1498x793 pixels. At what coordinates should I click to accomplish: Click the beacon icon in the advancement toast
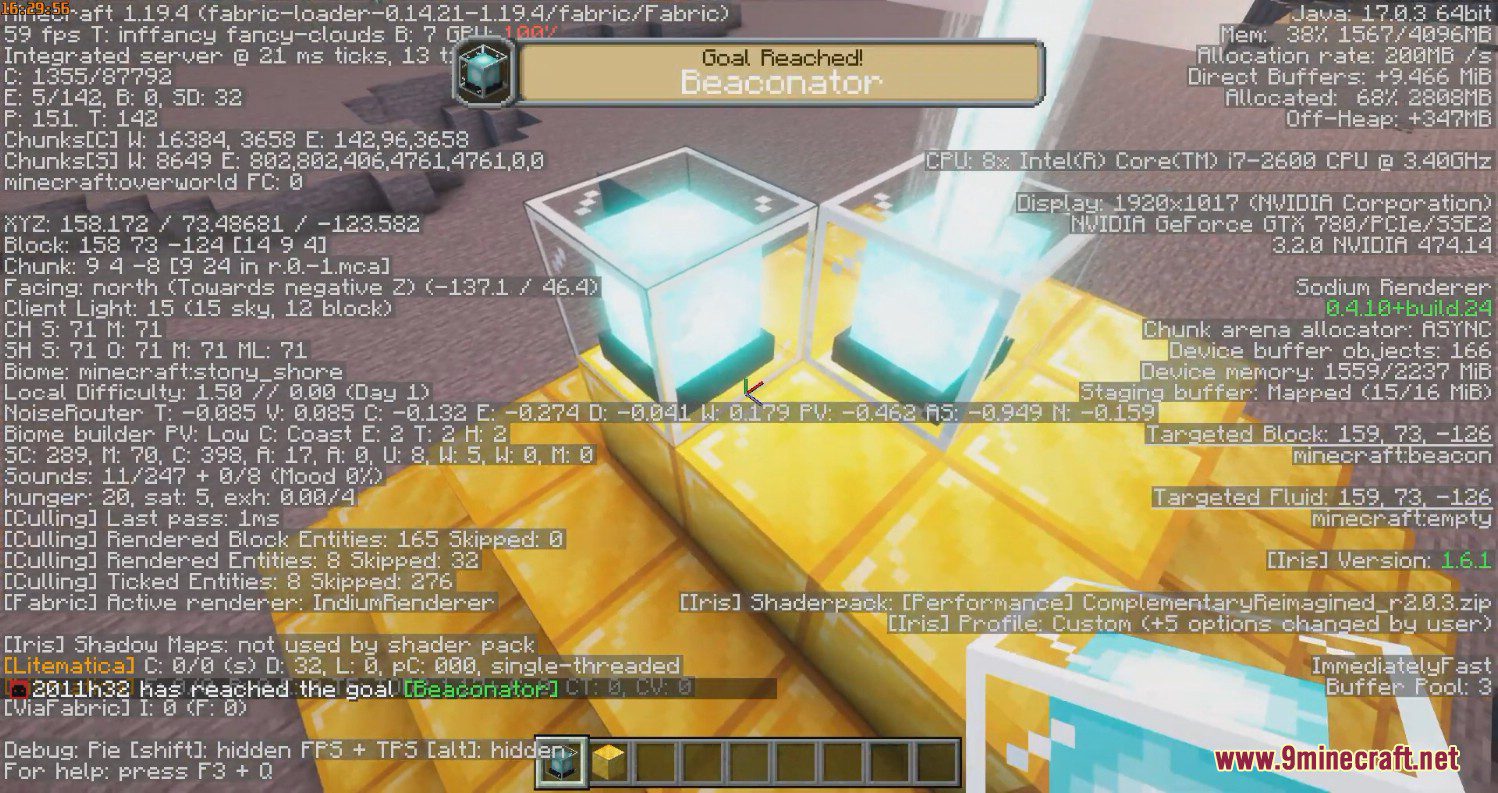(482, 72)
